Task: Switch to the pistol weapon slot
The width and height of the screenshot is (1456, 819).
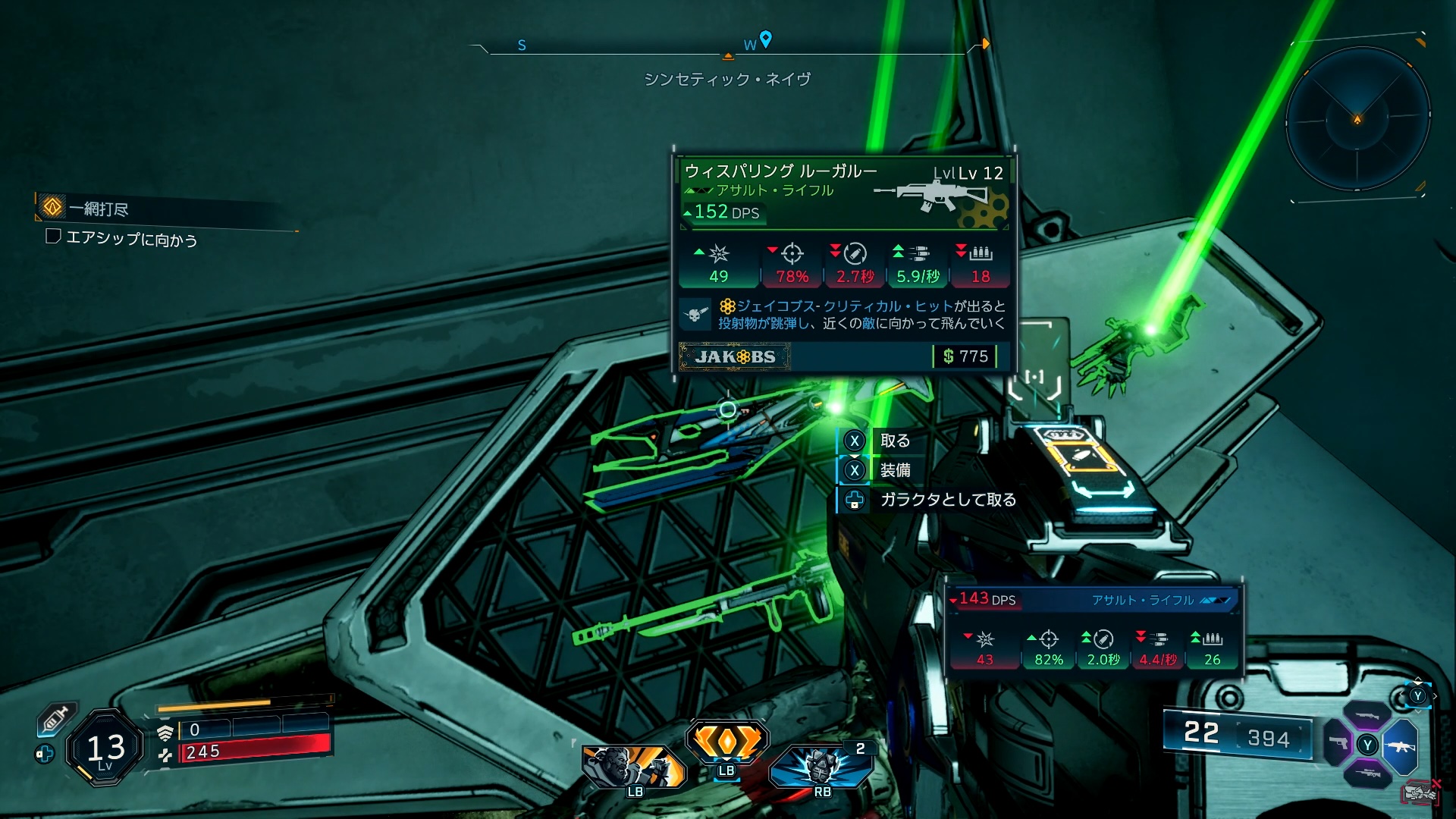Action: (1338, 743)
